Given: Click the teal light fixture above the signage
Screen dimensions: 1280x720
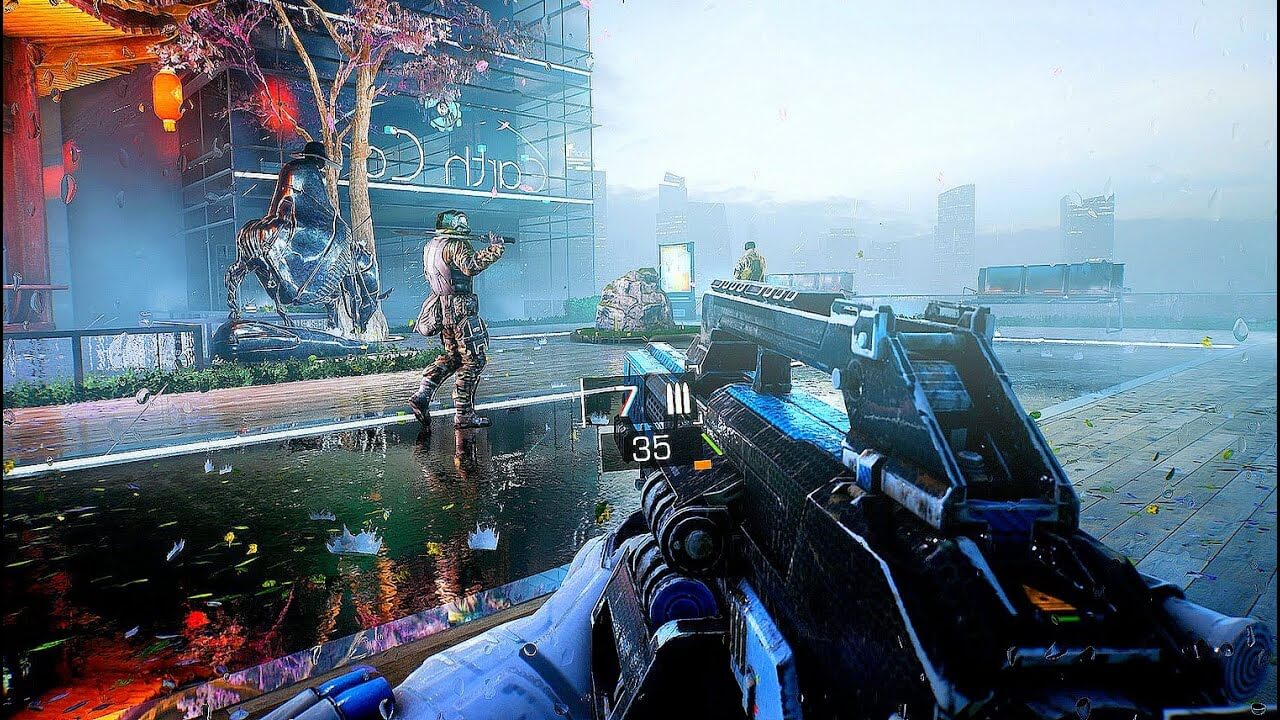Looking at the screenshot, I should pos(483,147).
